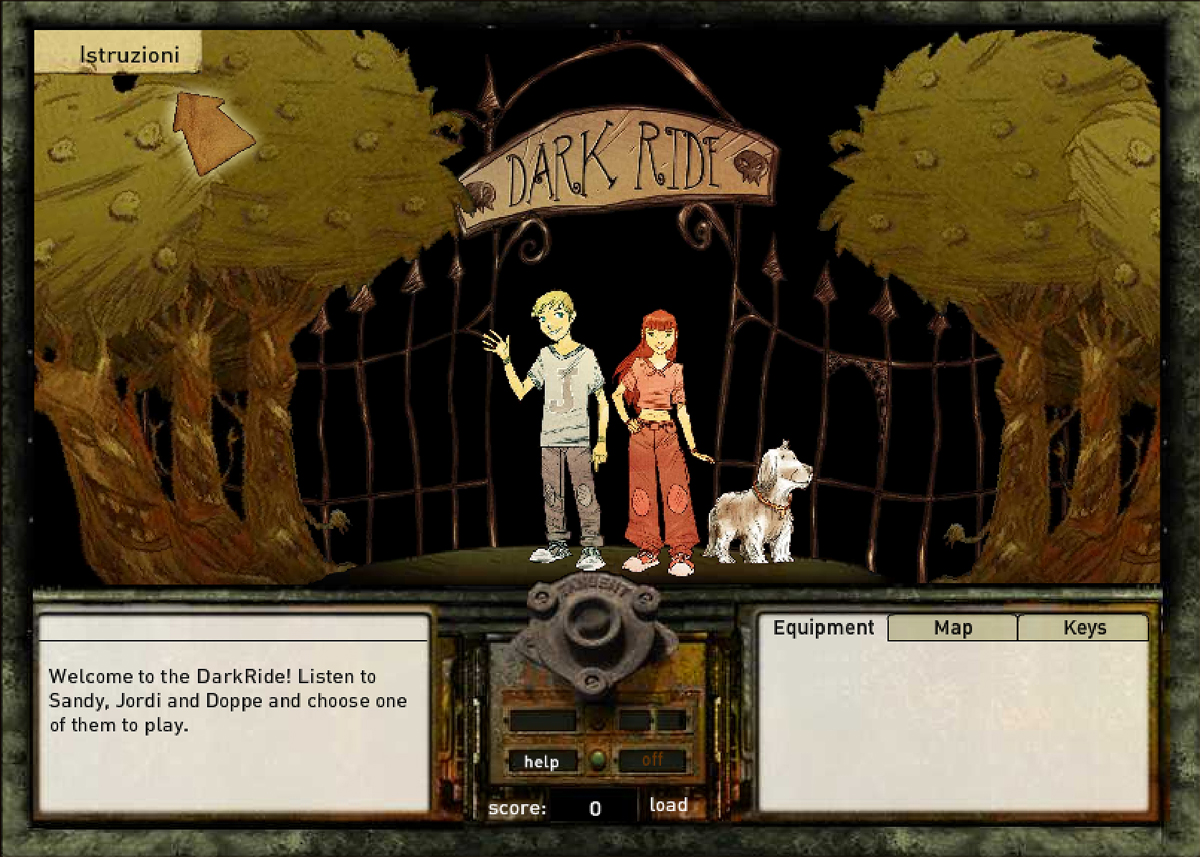Show the Equipment tab
Image resolution: width=1200 pixels, height=857 pixels.
[823, 628]
